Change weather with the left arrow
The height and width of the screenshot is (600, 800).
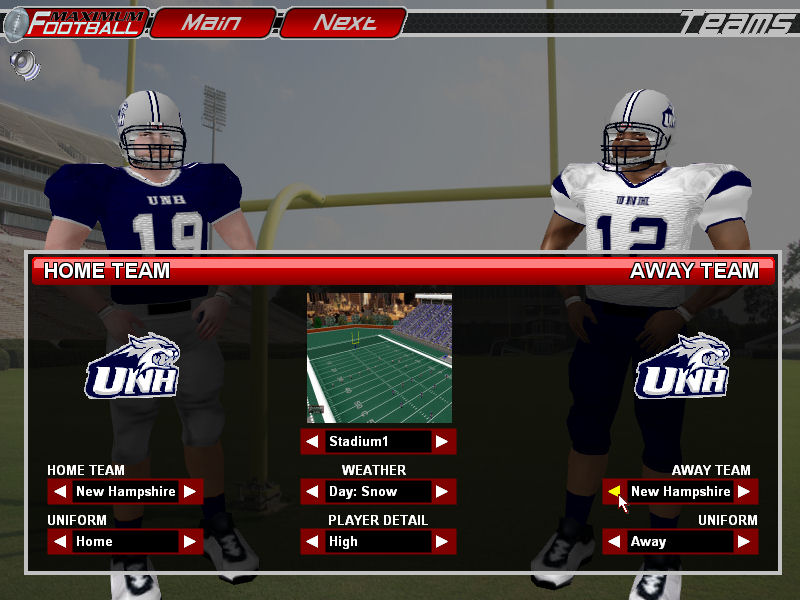313,492
